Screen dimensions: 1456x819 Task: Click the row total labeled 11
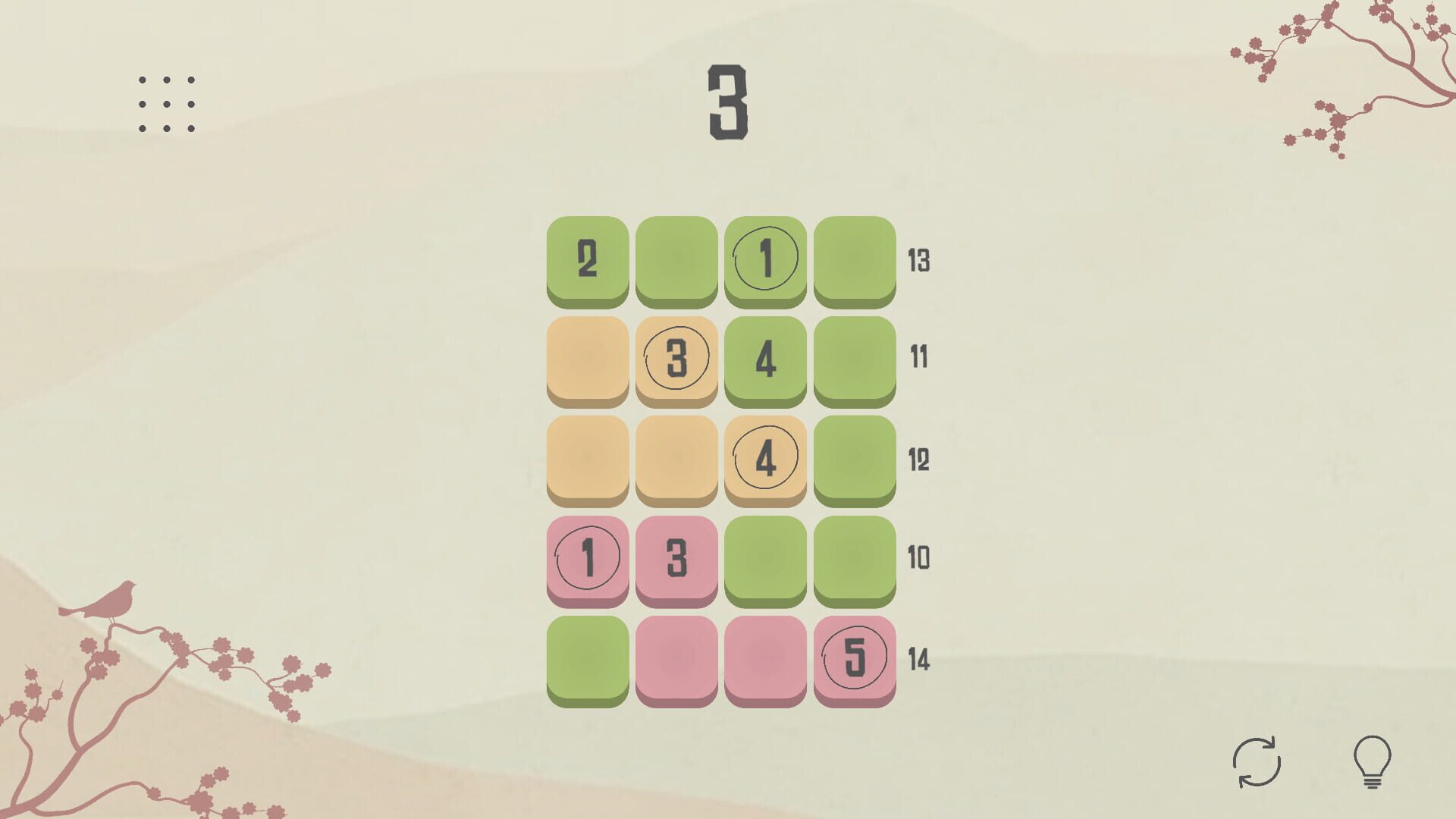(x=918, y=356)
